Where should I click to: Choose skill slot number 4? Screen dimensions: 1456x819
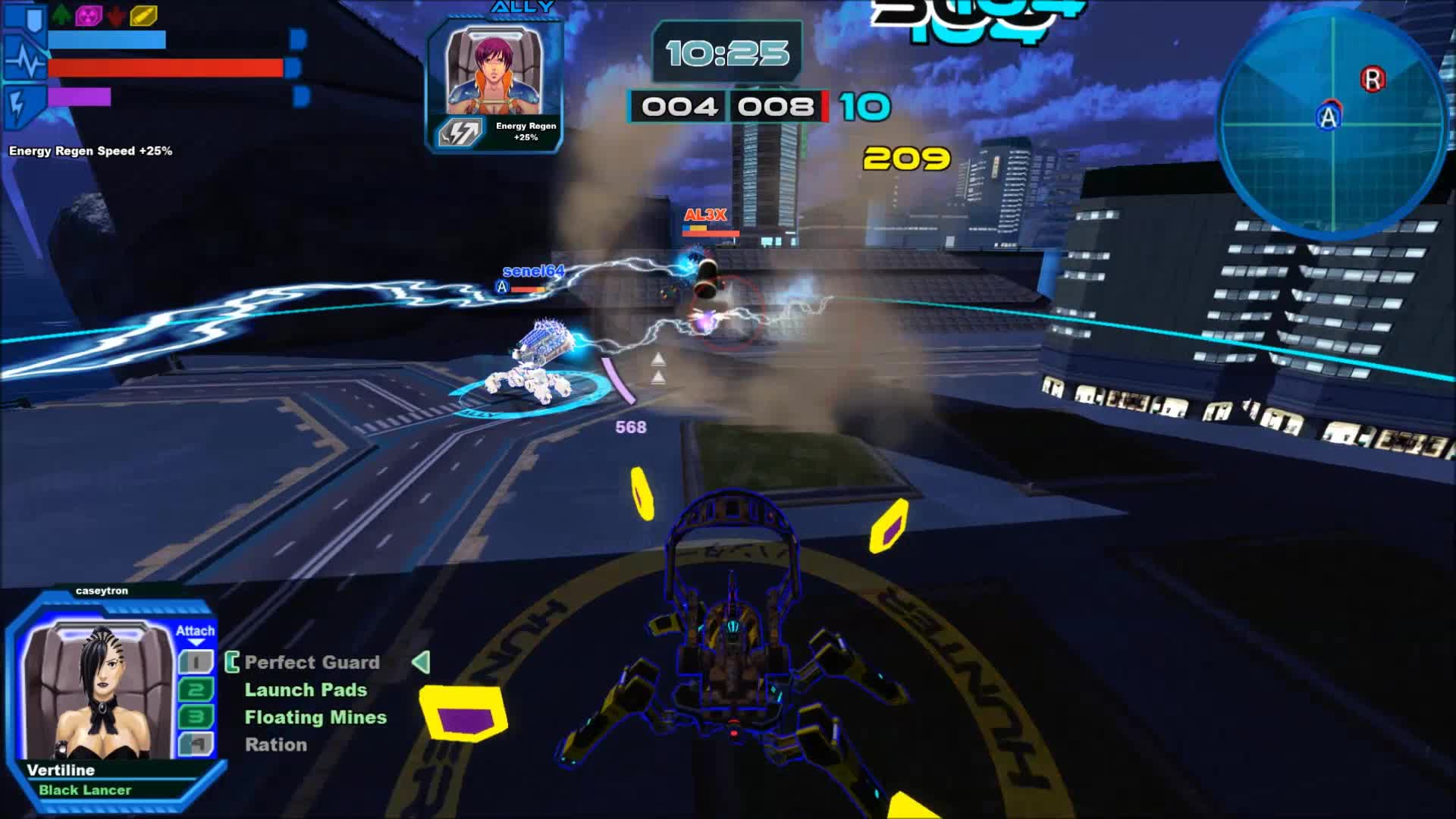point(196,745)
